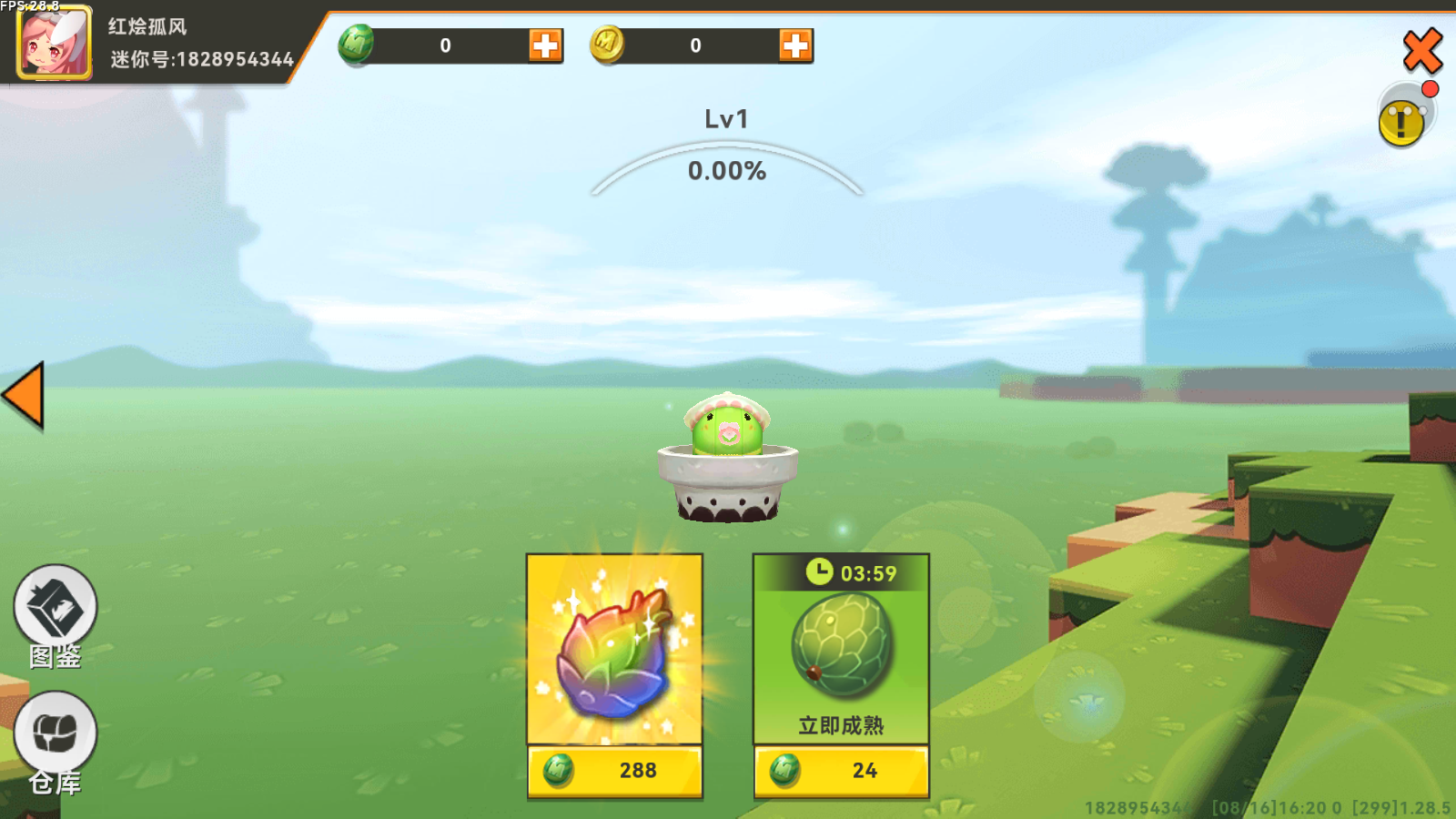Open the yellow exclamation notice icon
1456x819 pixels.
[x=1402, y=121]
